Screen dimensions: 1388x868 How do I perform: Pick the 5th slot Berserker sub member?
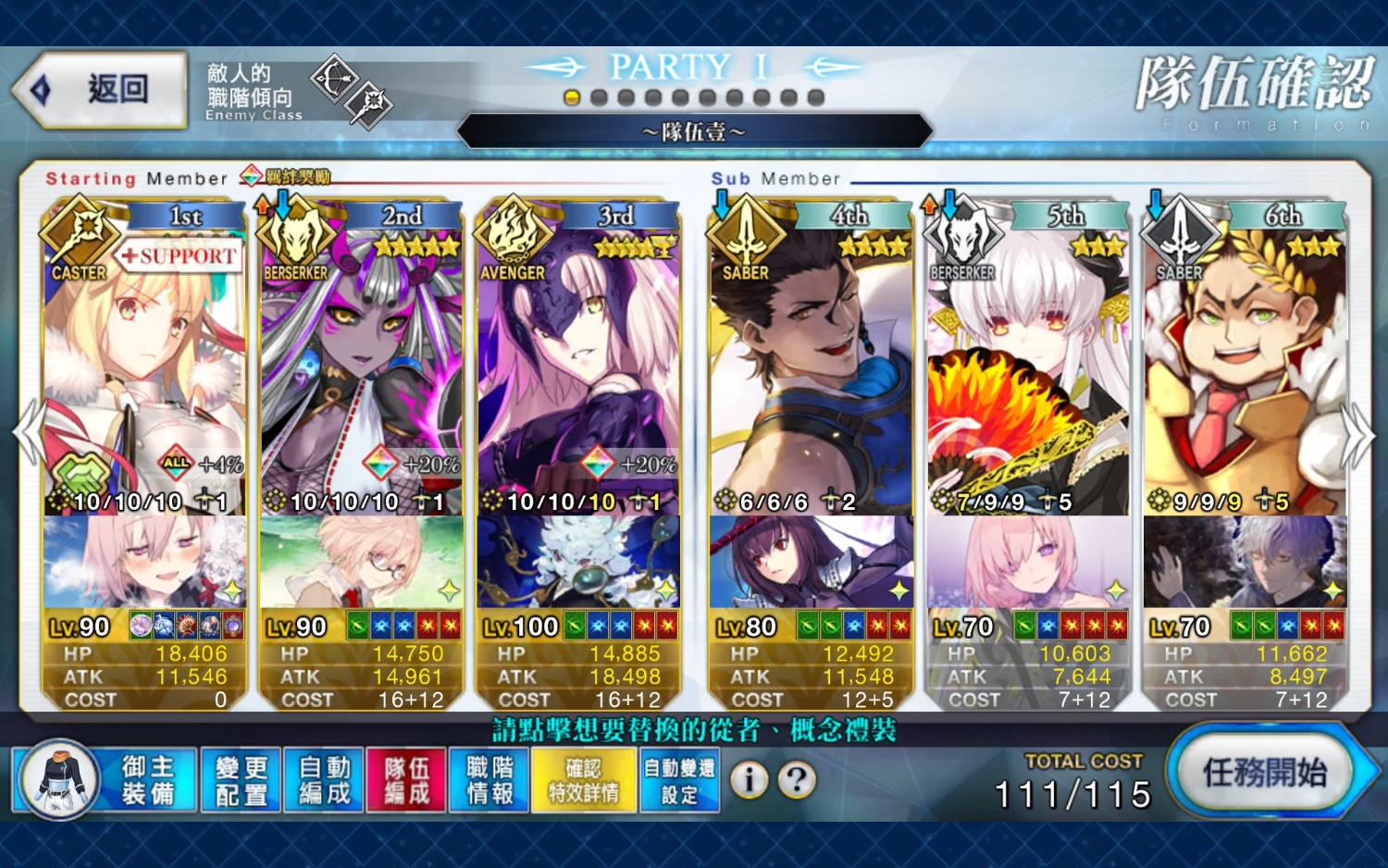coord(1028,370)
